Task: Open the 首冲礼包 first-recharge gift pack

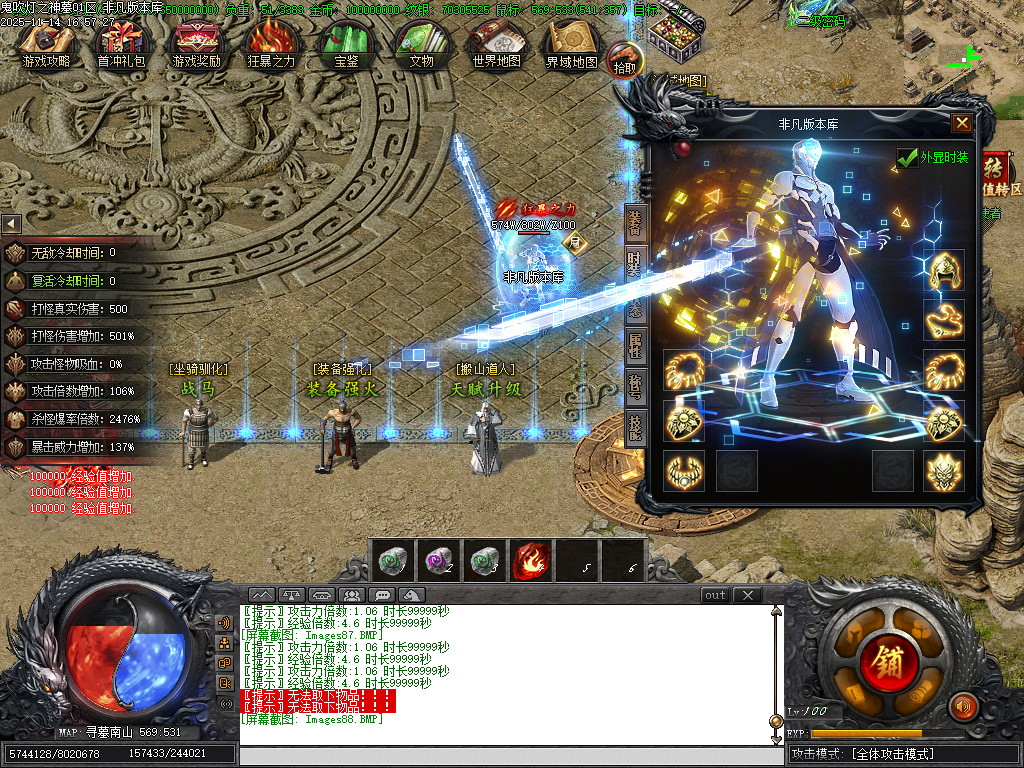Action: click(x=121, y=45)
